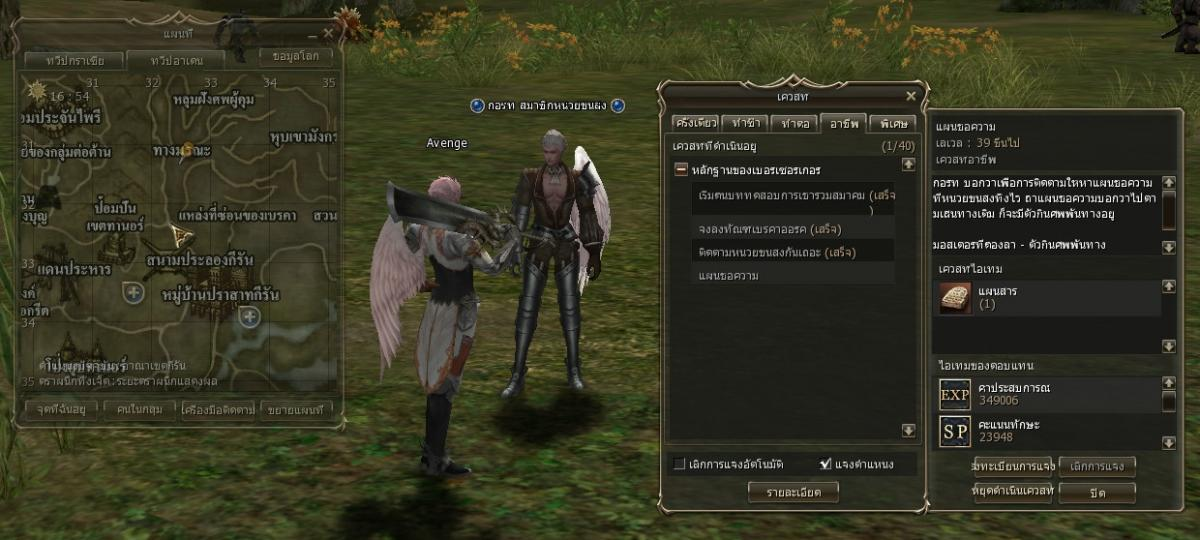Close the map (แผนที่) window
Screen dimensions: 1200x540
pyautogui.click(x=328, y=33)
